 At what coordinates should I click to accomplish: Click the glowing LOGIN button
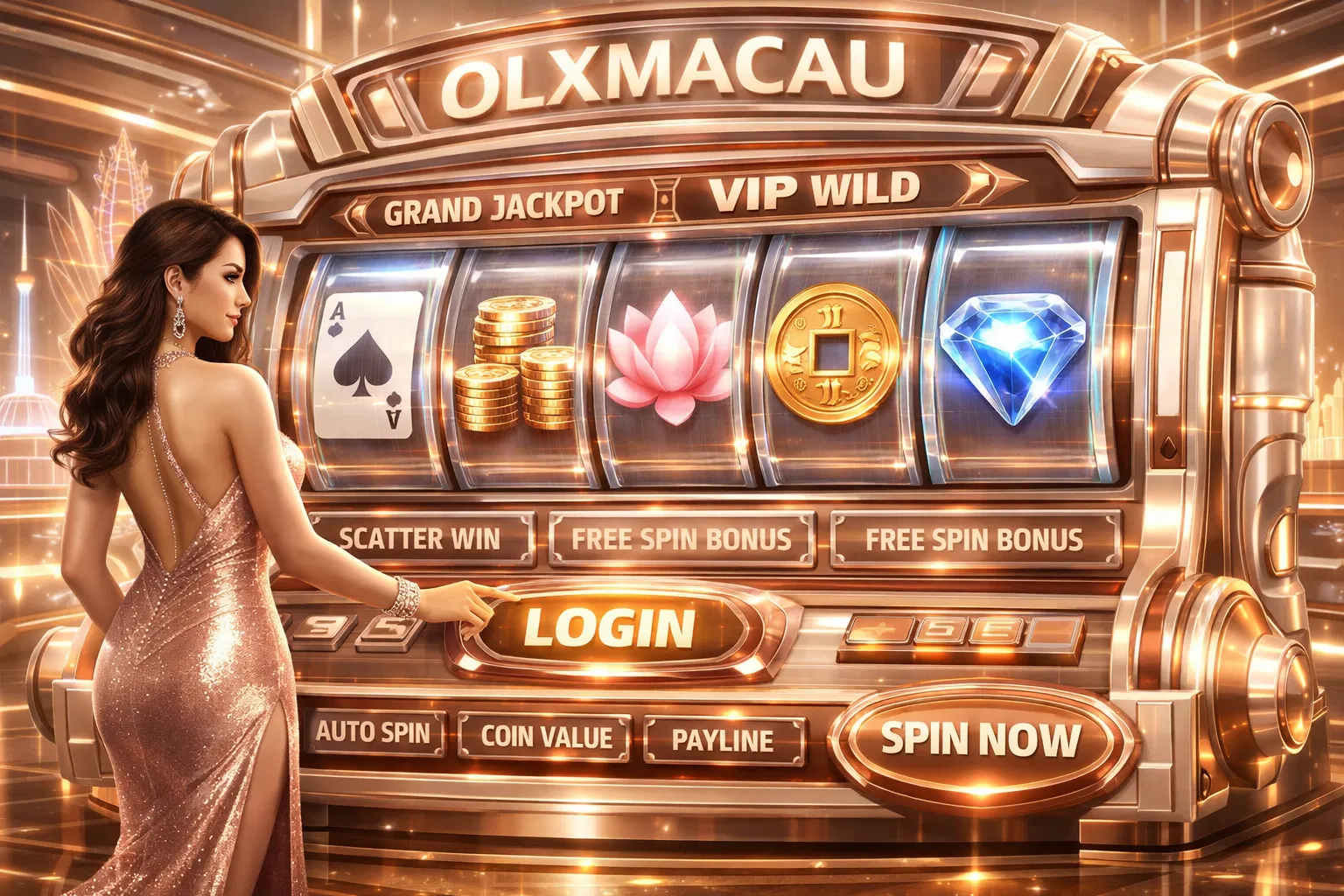[x=609, y=628]
